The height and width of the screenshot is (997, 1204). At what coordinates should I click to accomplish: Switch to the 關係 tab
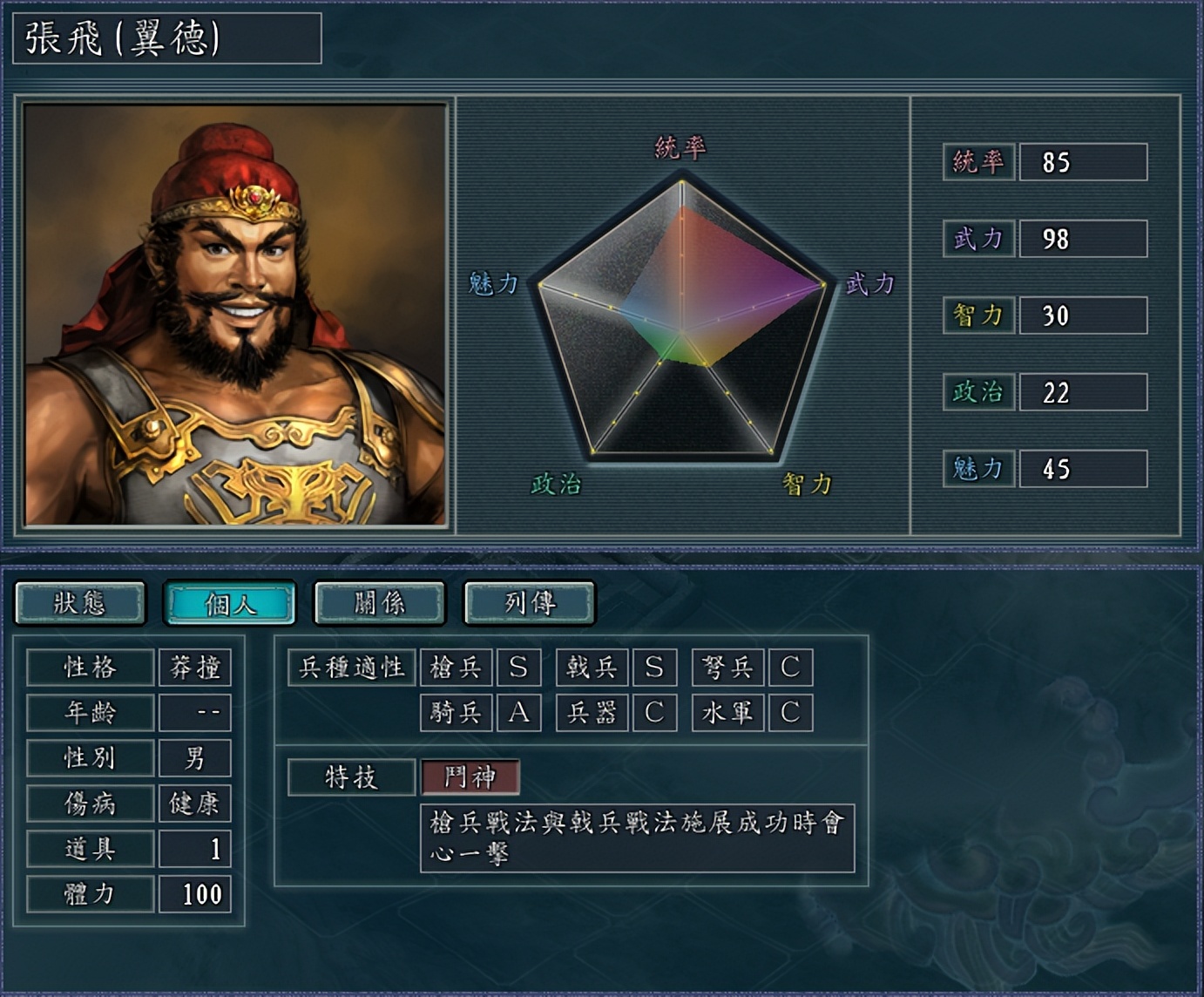(x=379, y=601)
